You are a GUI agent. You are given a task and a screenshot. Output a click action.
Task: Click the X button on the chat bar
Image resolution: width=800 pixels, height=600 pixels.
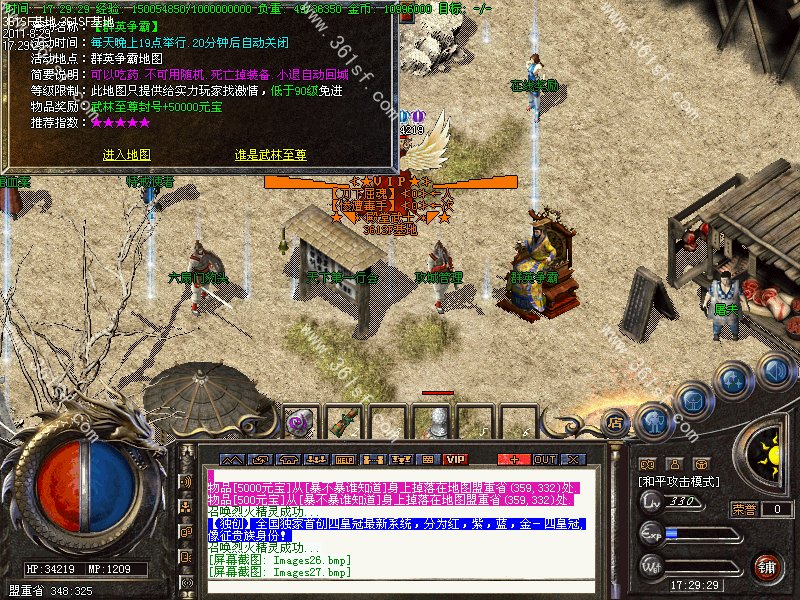click(x=573, y=459)
